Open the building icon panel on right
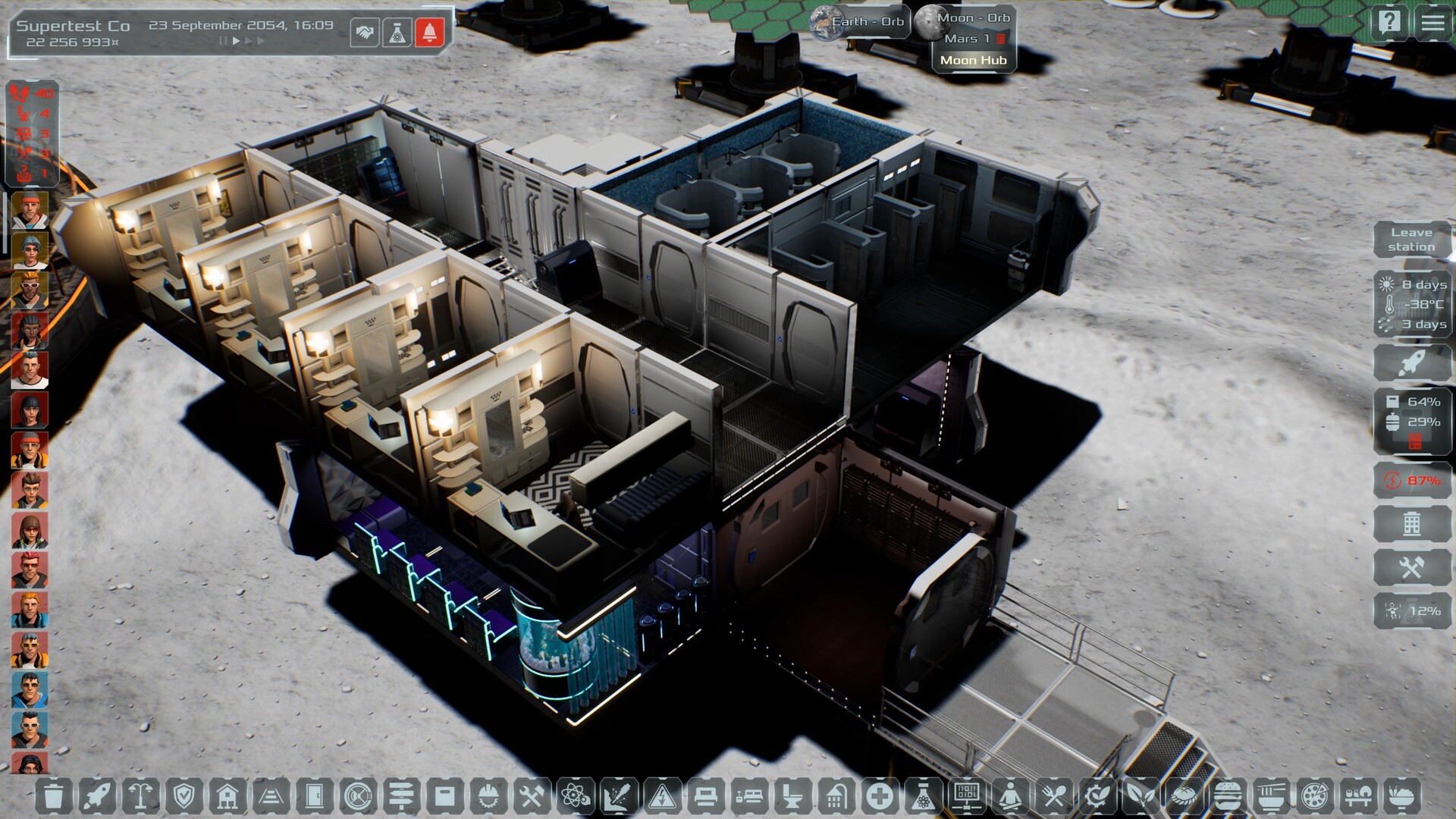The width and height of the screenshot is (1456, 819). 1411,523
